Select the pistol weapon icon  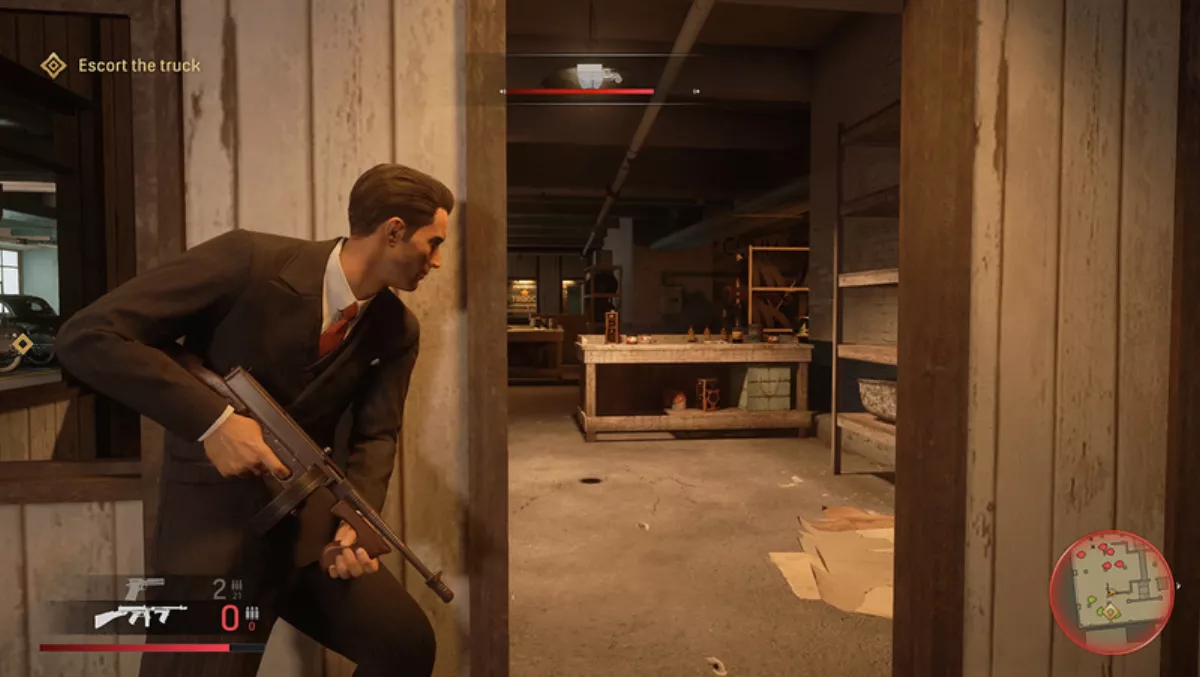pos(145,588)
